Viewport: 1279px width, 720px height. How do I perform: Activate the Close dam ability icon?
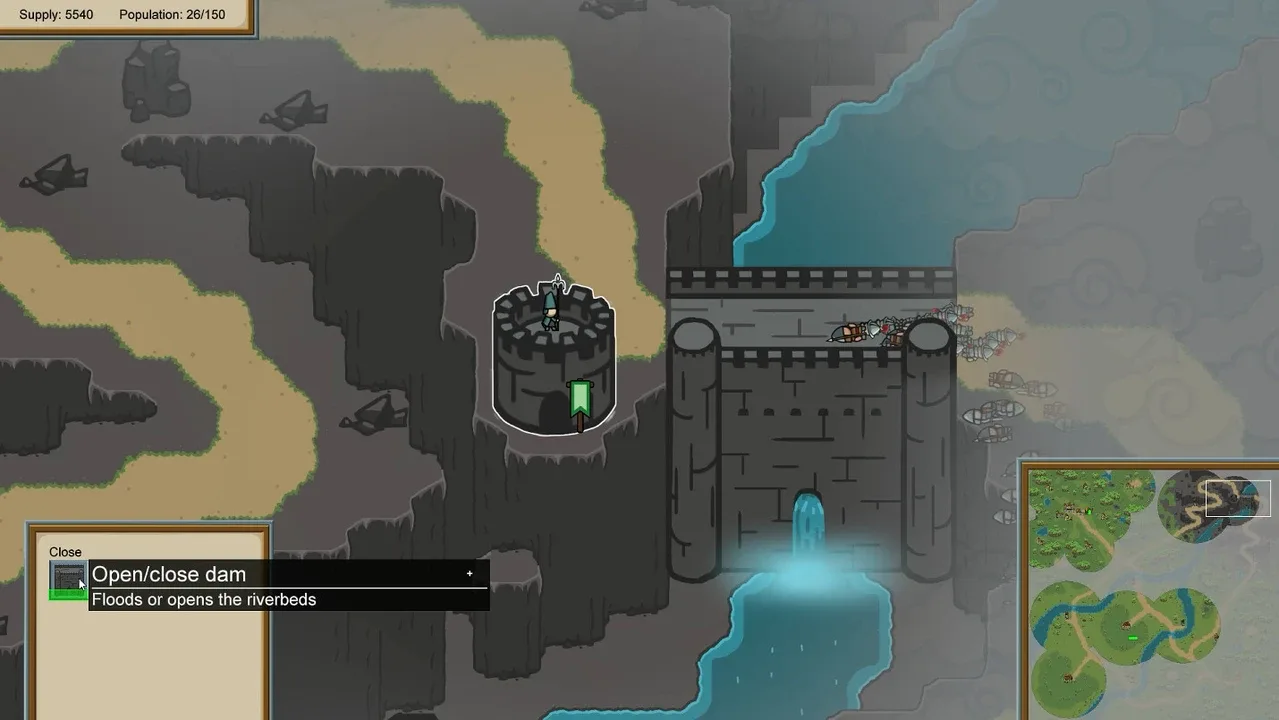(x=68, y=579)
